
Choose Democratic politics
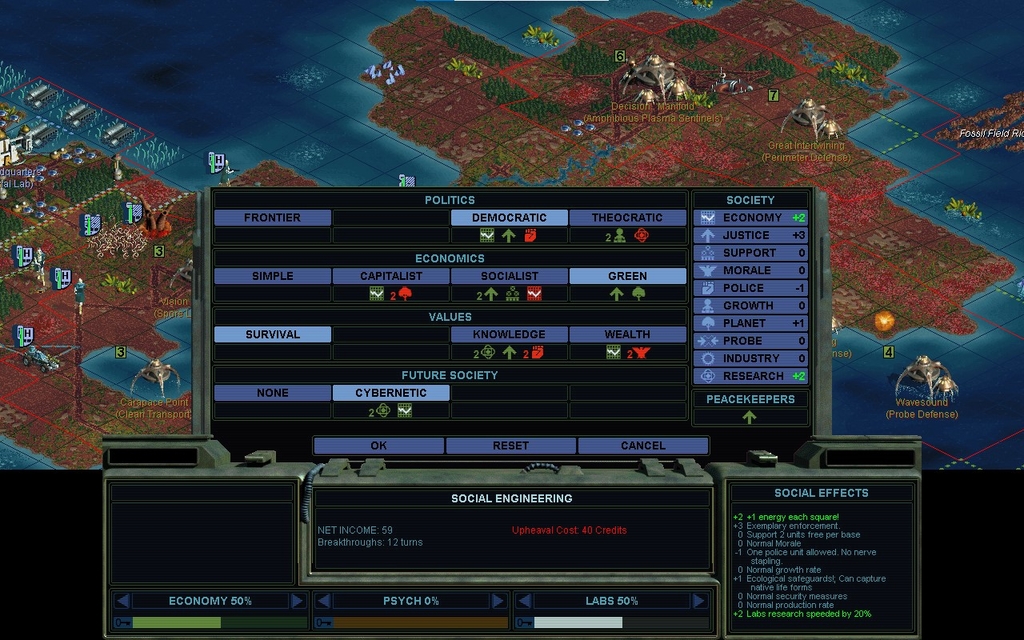509,218
